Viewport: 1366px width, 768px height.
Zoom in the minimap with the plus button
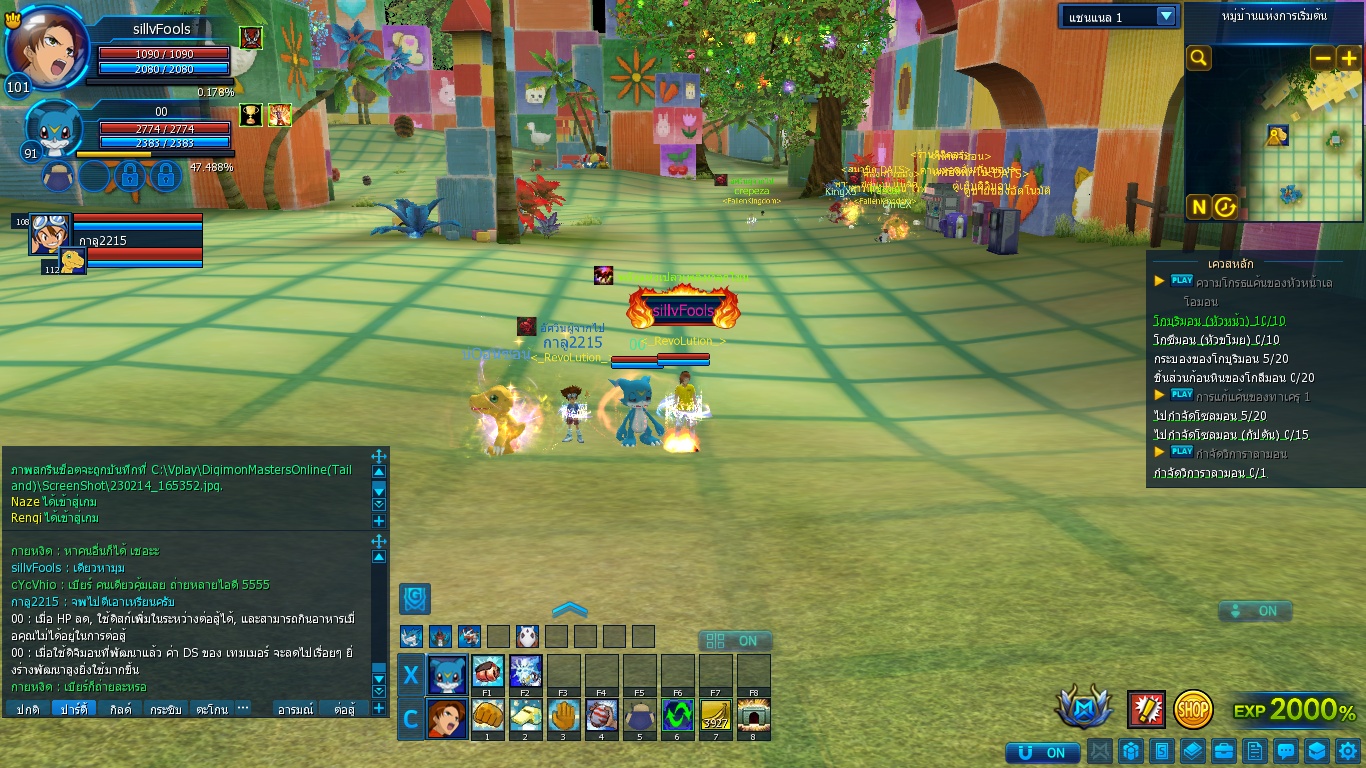click(x=1347, y=59)
